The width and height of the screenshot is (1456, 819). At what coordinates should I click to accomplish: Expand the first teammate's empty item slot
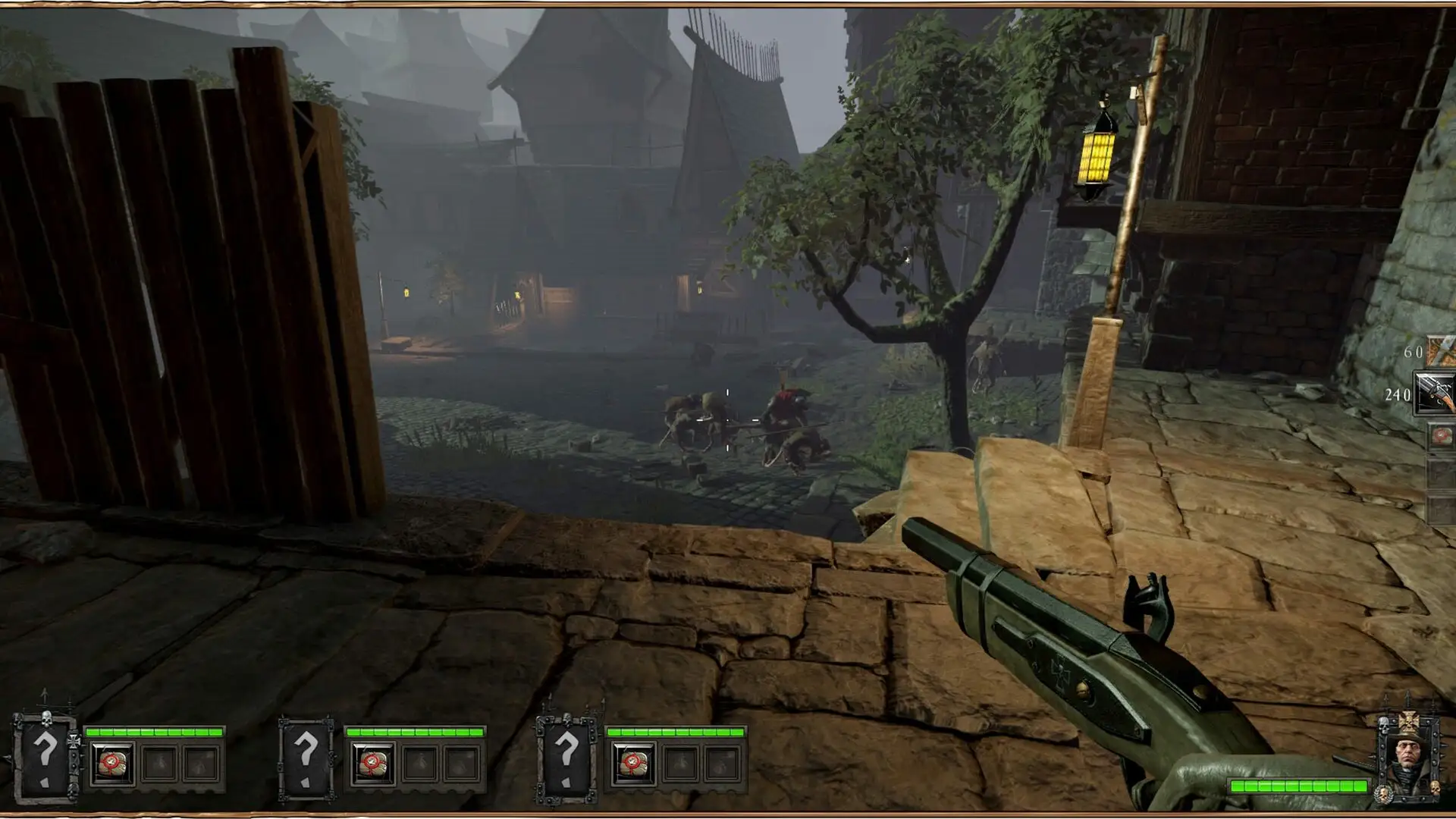tap(159, 764)
